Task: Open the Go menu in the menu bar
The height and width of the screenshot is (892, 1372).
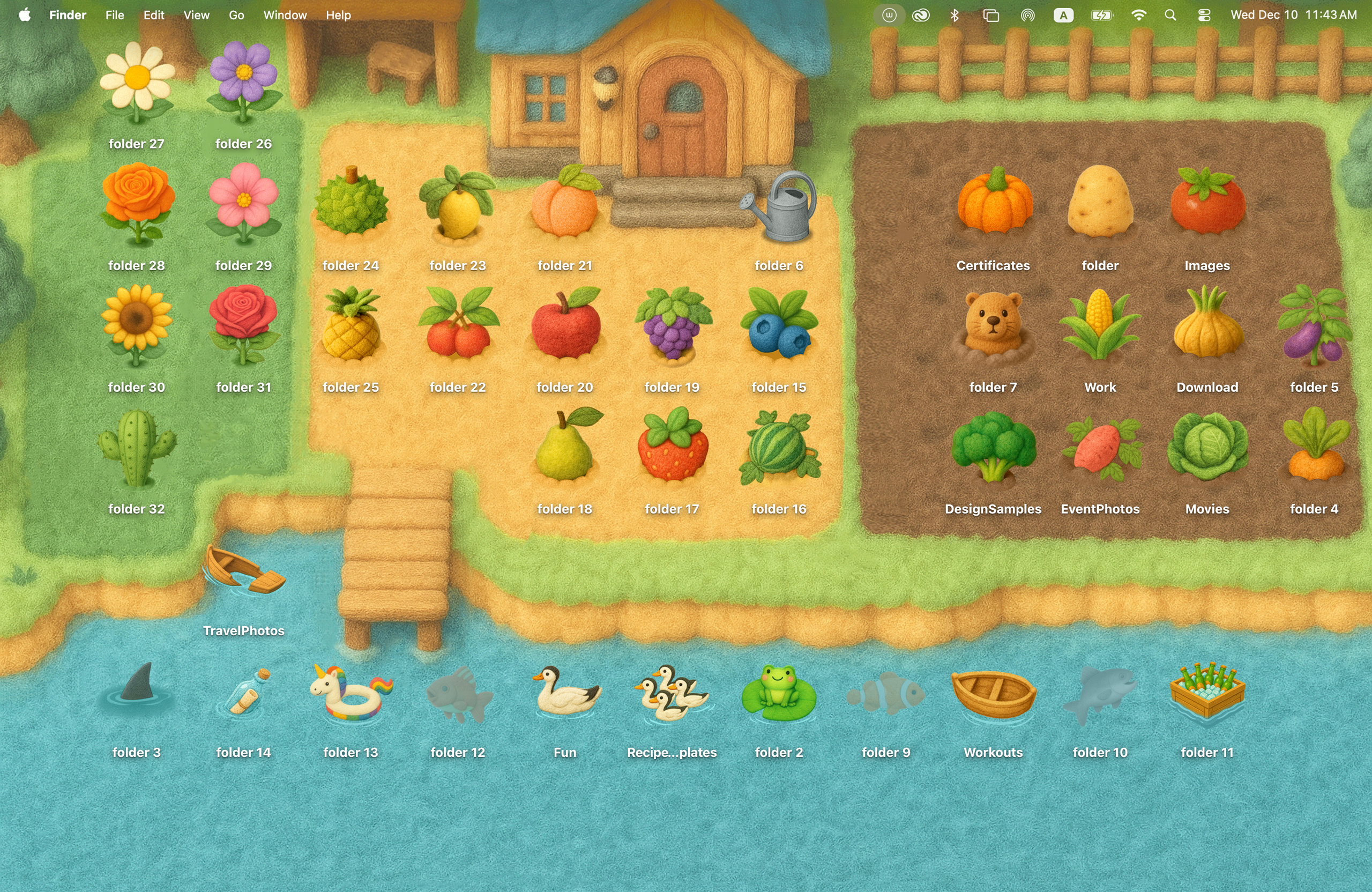Action: [x=236, y=15]
